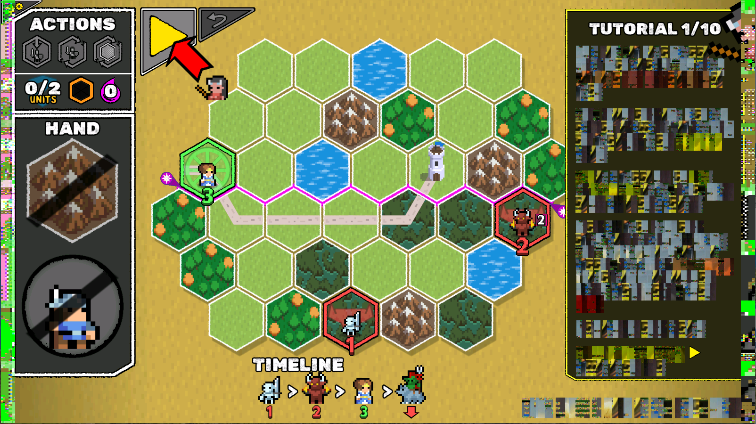
Task: Select the skeleton enemy hex numbered 1
Action: pyautogui.click(x=351, y=320)
